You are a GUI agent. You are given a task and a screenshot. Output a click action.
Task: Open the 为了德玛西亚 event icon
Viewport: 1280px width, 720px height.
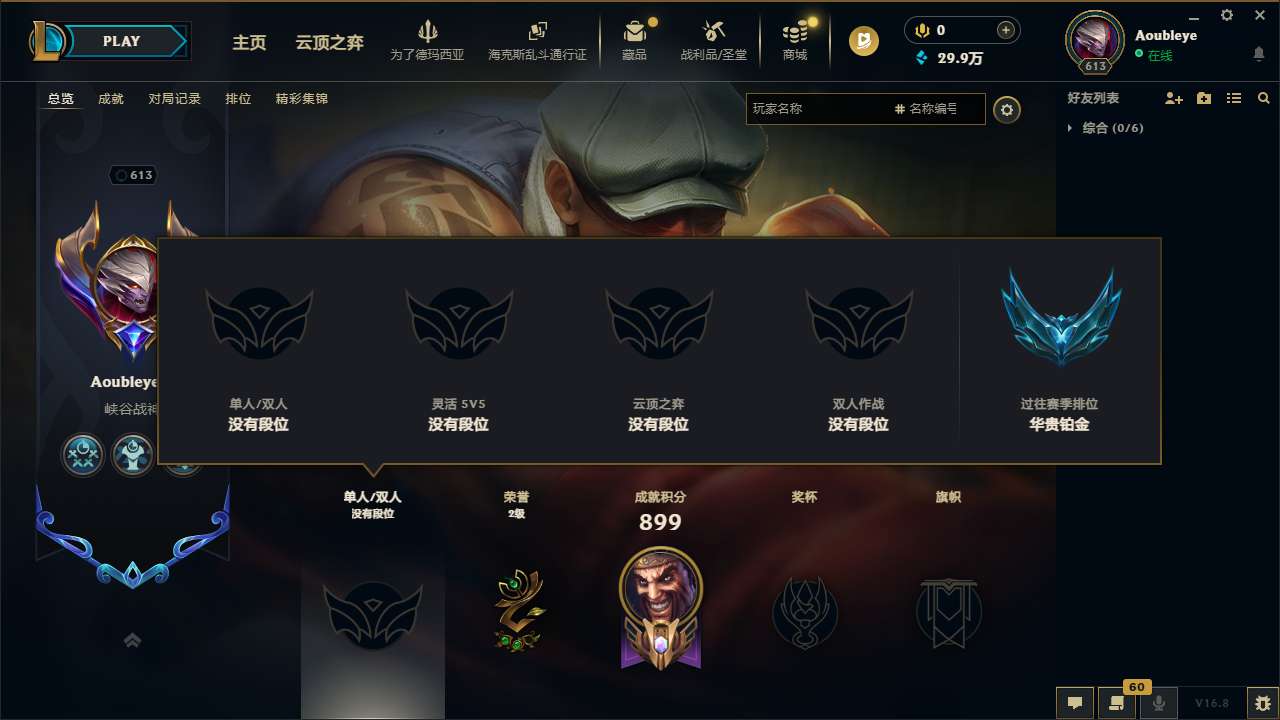tap(429, 40)
